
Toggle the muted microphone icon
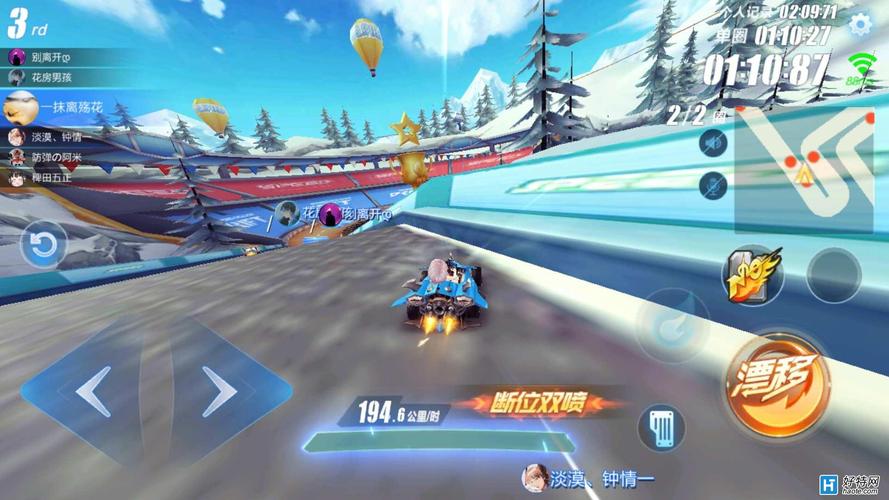[x=713, y=184]
